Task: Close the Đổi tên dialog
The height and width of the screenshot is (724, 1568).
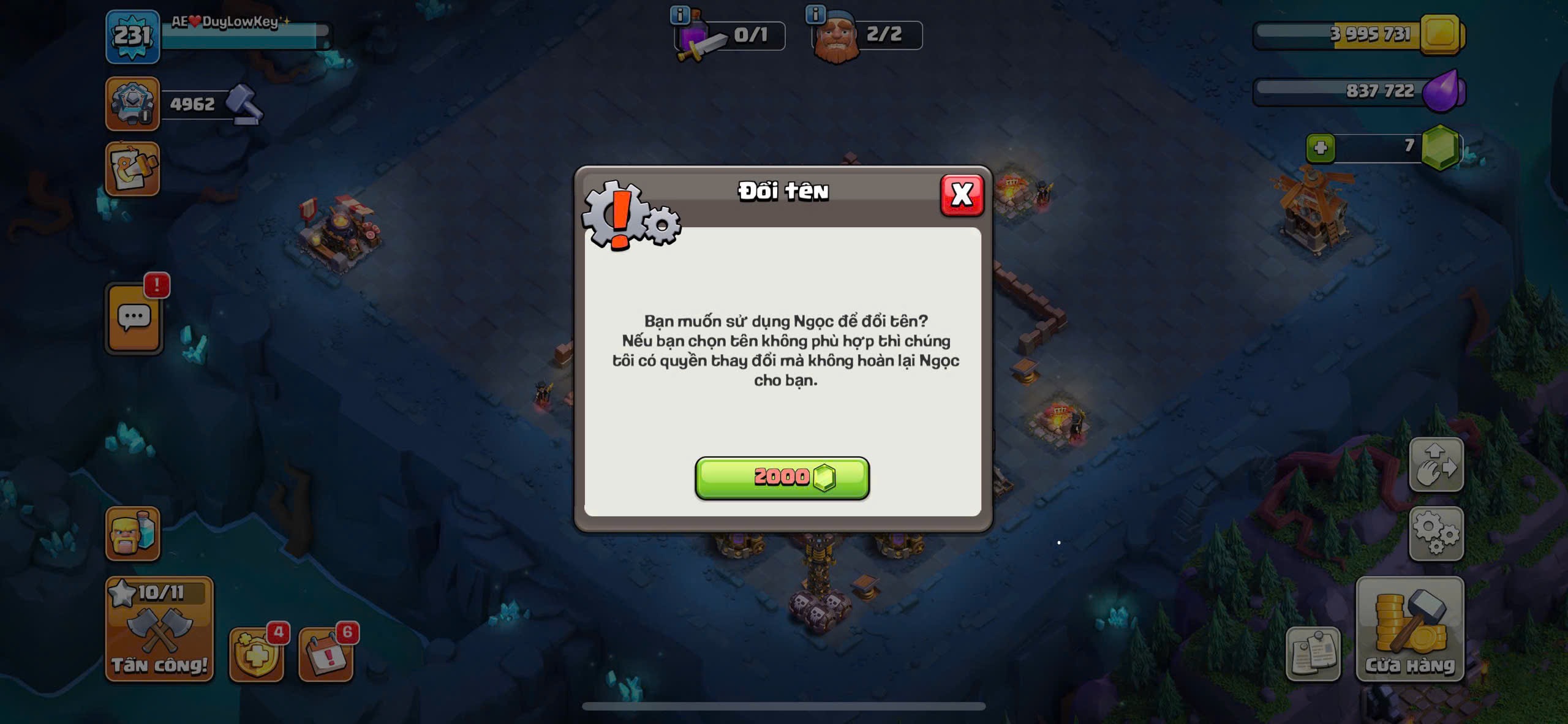Action: pos(962,195)
